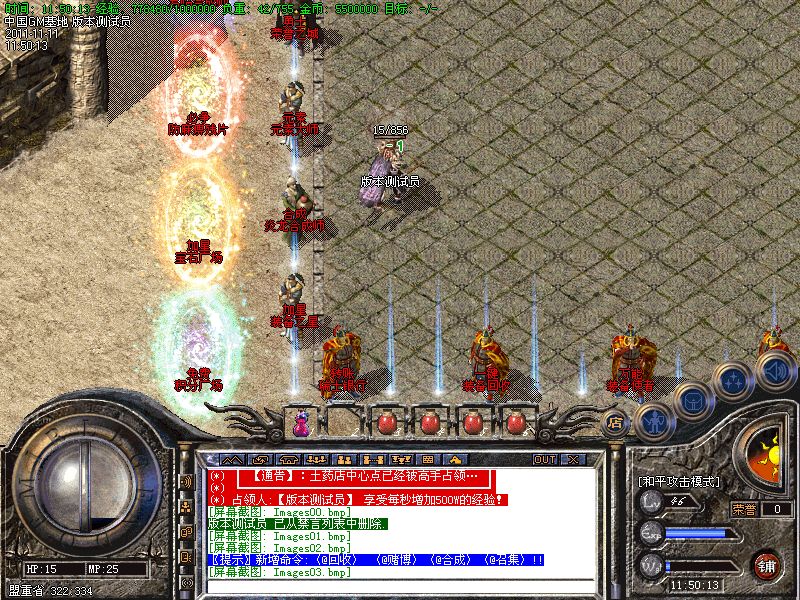Type in the chat input field
The image size is (800, 600).
400,587
